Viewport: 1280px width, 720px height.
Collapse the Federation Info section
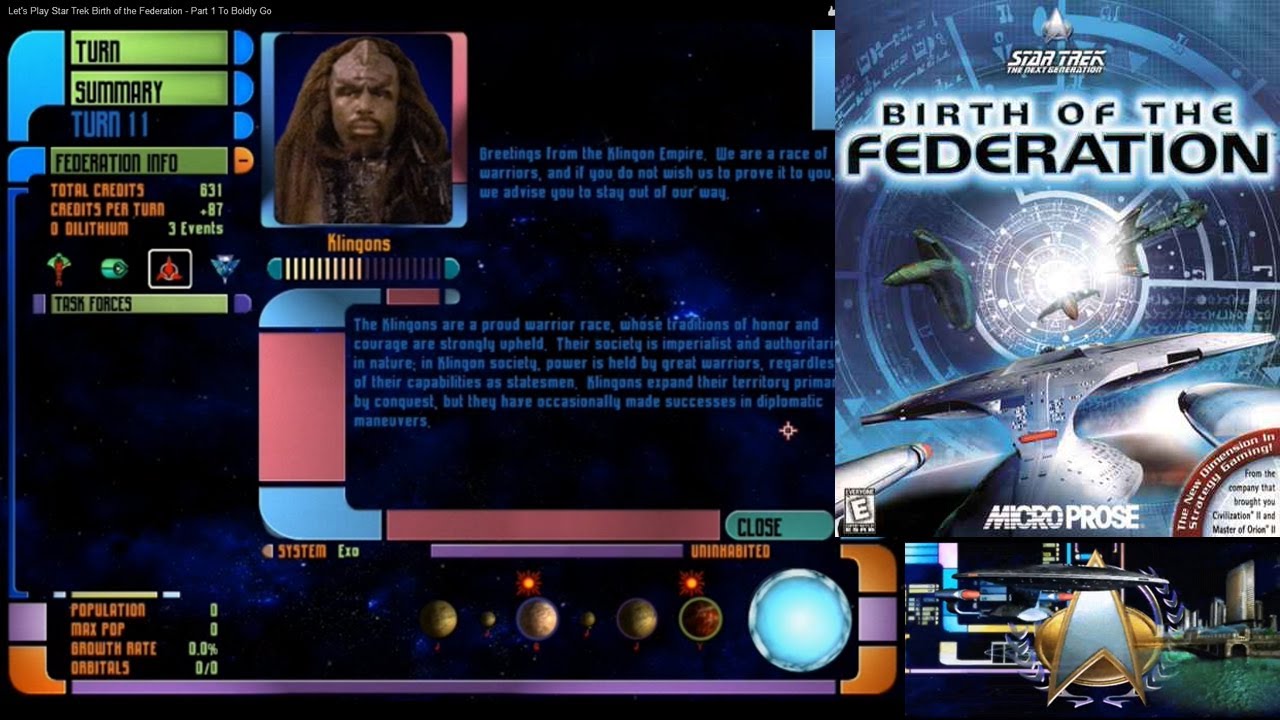pyautogui.click(x=243, y=161)
